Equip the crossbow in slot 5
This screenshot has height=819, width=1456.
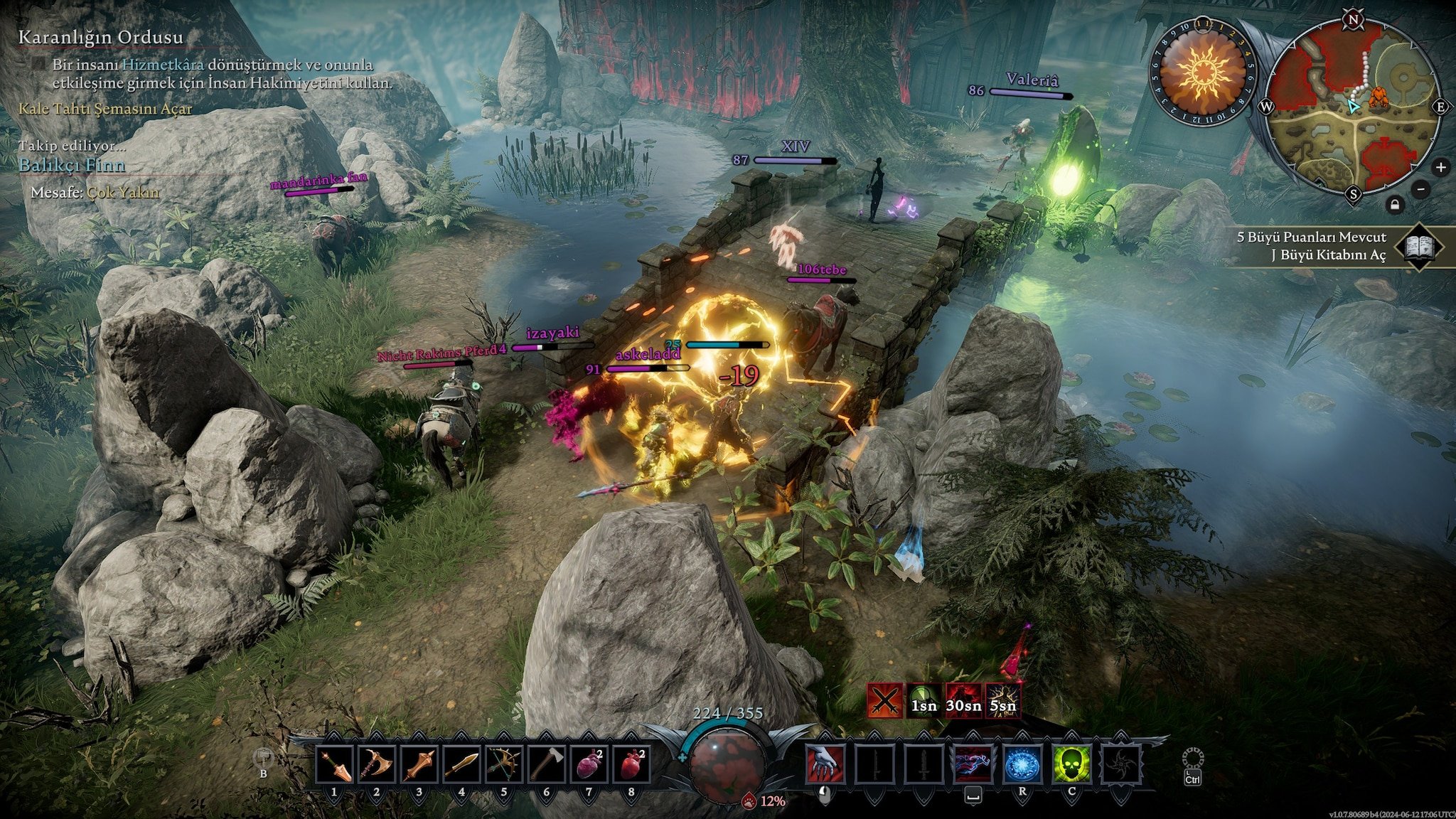[x=504, y=766]
